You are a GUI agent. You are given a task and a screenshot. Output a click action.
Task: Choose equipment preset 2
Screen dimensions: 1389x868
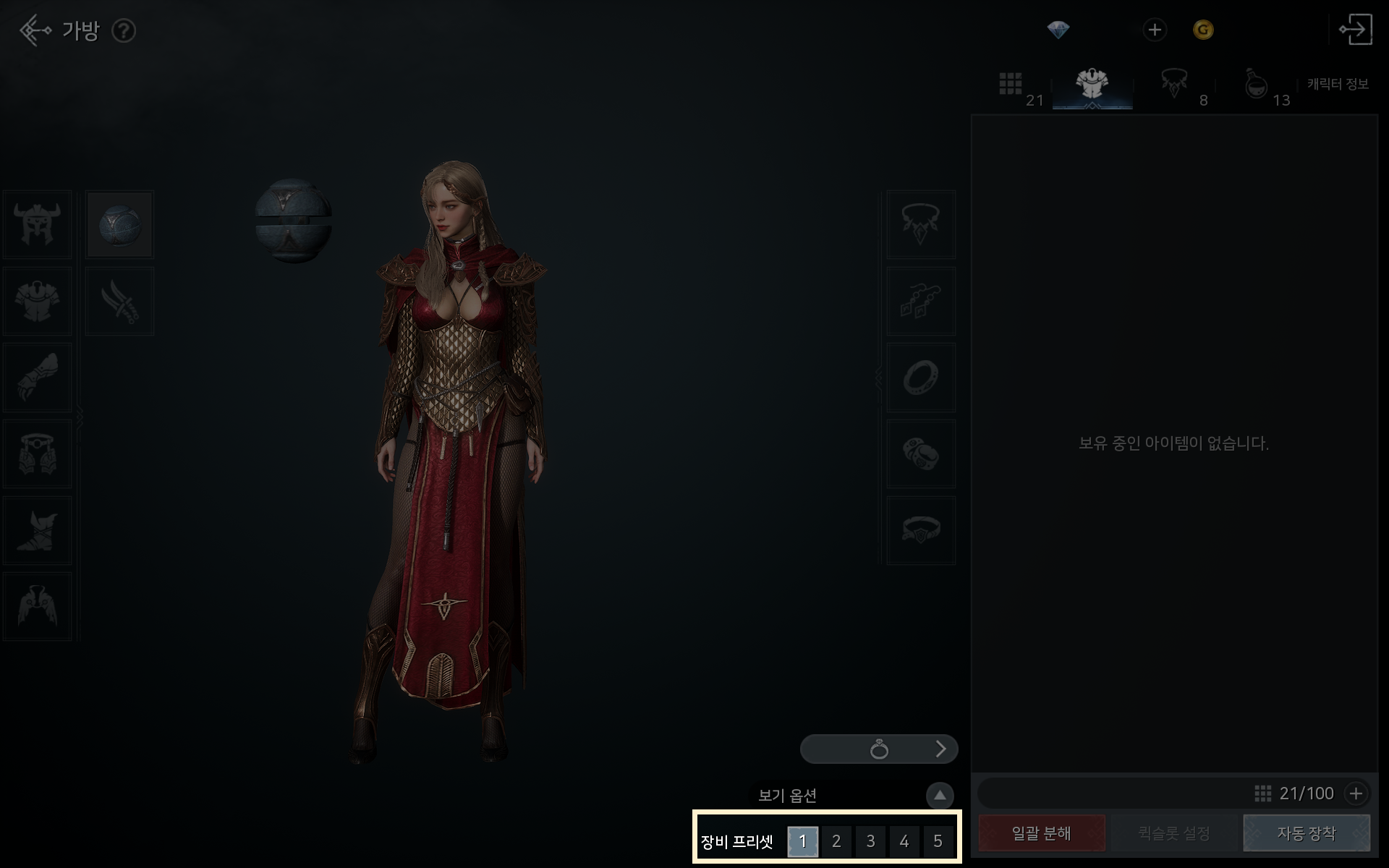click(836, 841)
